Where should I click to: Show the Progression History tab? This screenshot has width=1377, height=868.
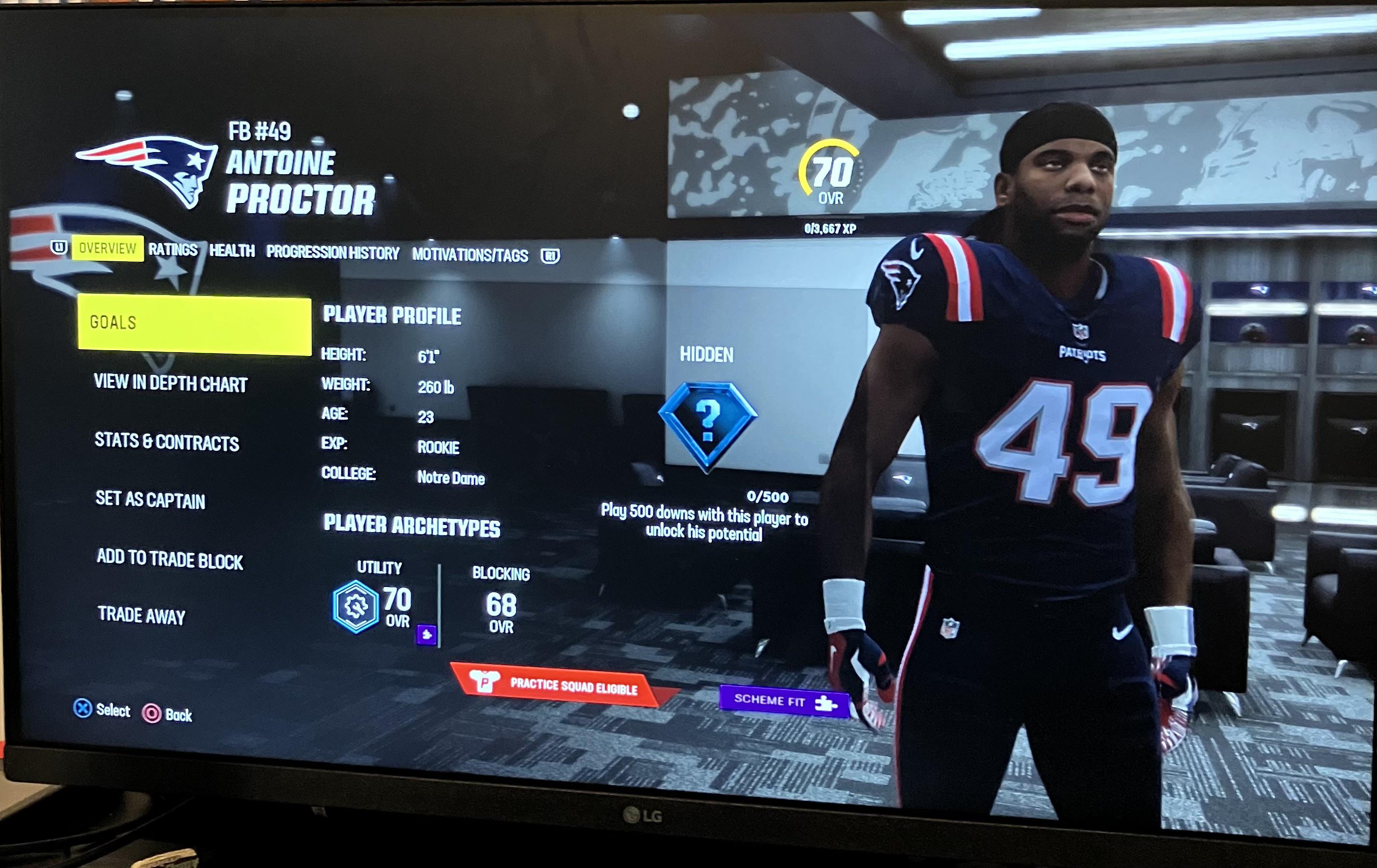click(x=332, y=253)
